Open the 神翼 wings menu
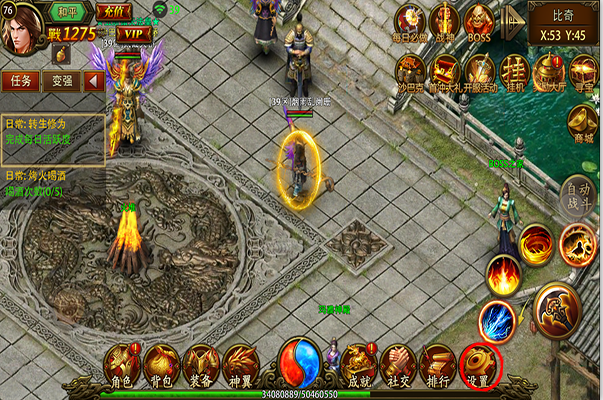 (x=241, y=362)
